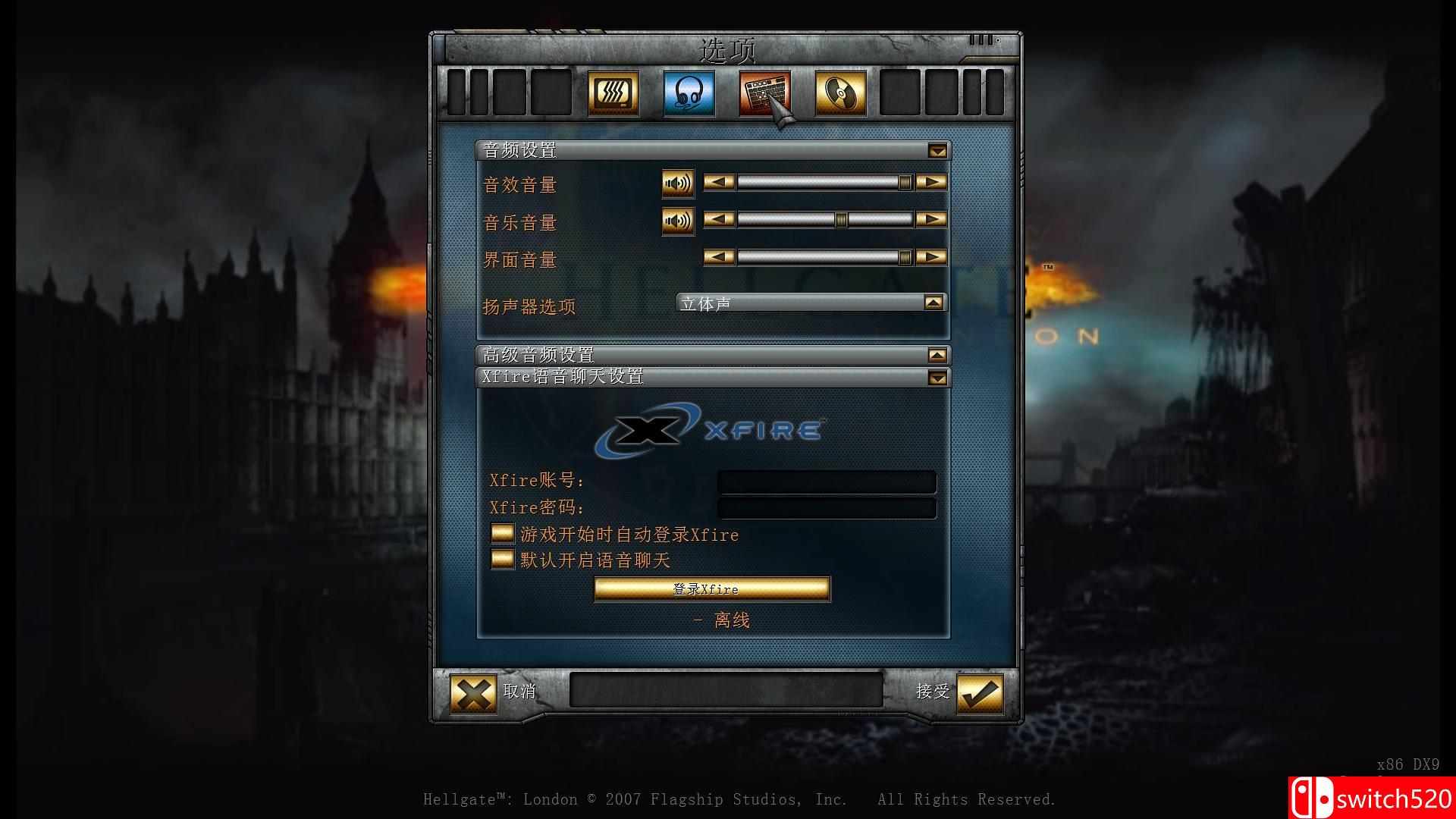Switch to the keyboard controls tab
1456x819 pixels.
point(763,93)
